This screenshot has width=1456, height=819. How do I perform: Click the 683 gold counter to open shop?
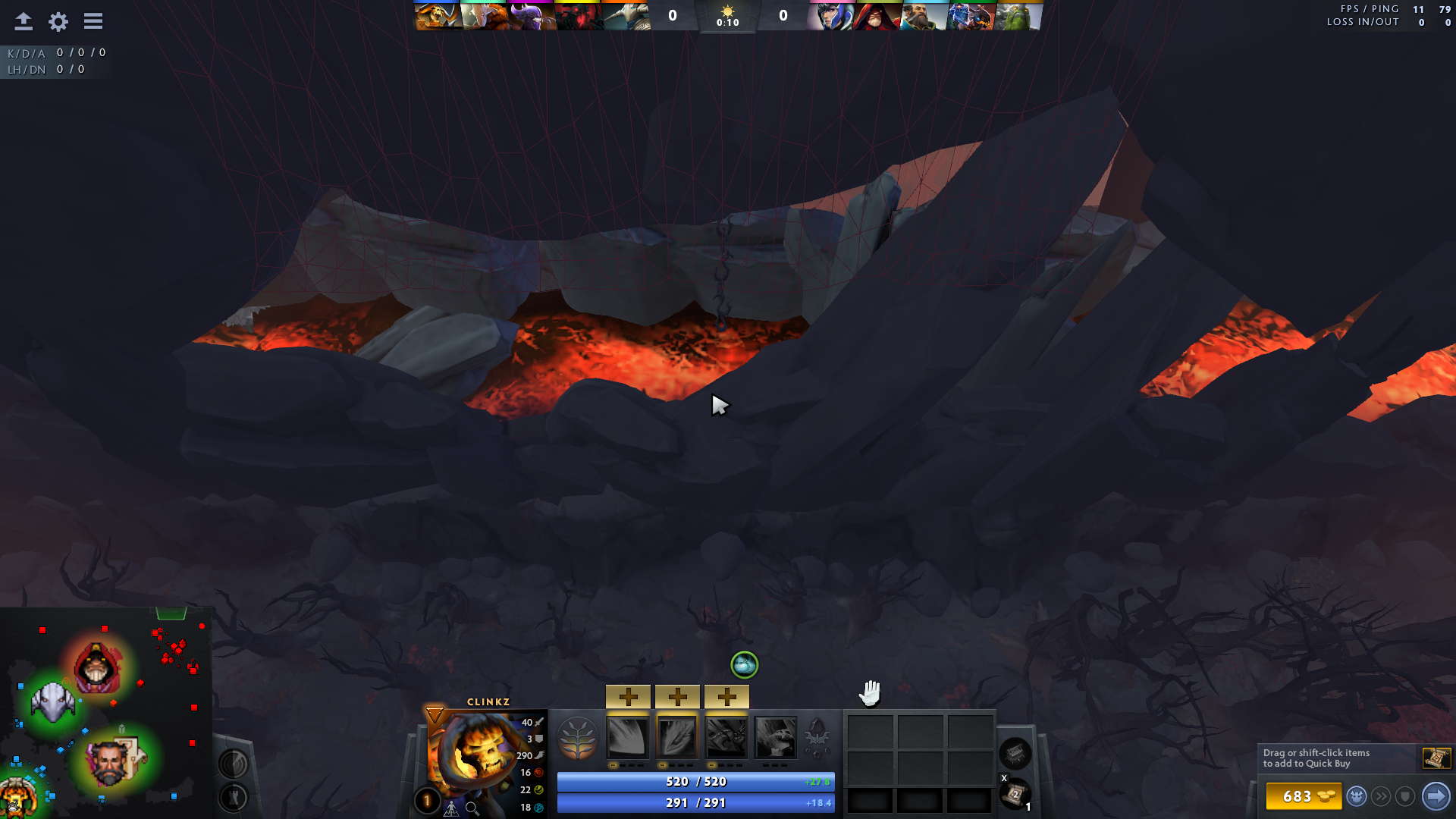[x=1298, y=796]
